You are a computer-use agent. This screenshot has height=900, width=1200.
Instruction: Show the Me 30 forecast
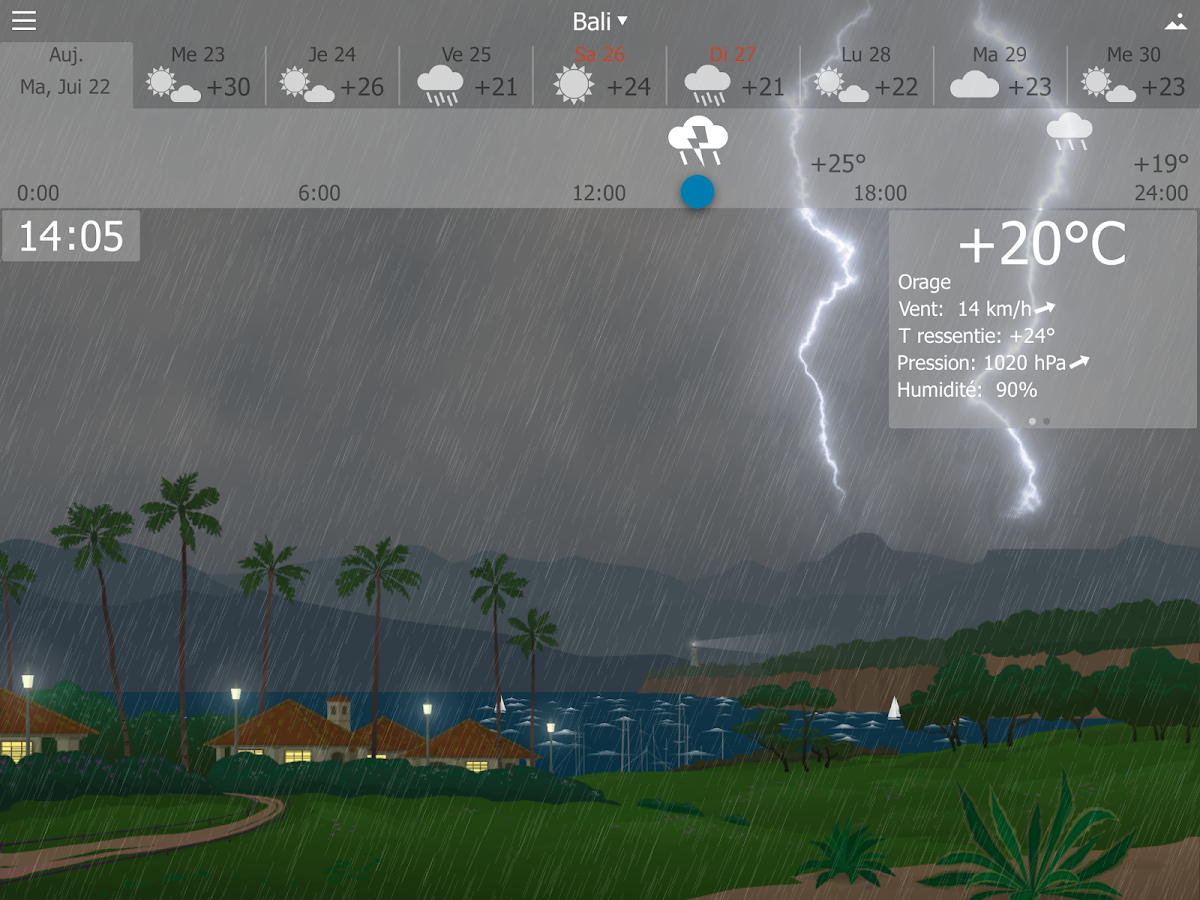[1133, 75]
